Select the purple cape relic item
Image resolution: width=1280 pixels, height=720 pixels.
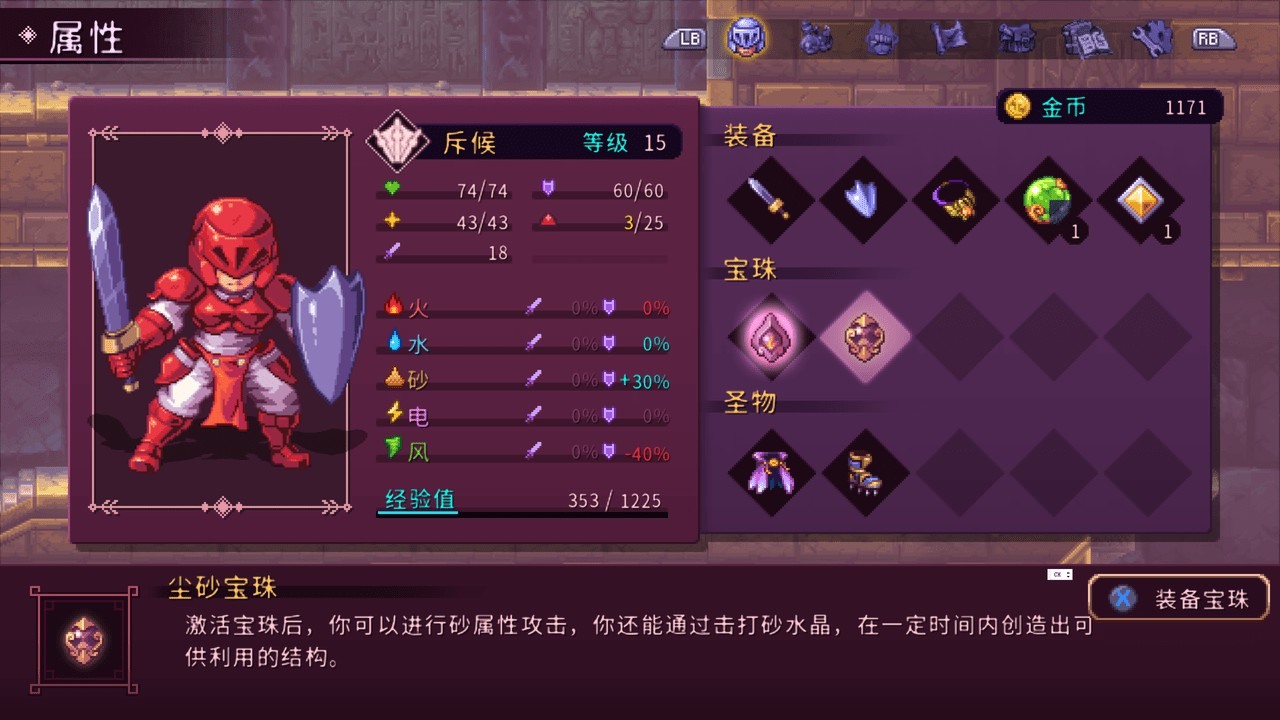click(x=769, y=473)
